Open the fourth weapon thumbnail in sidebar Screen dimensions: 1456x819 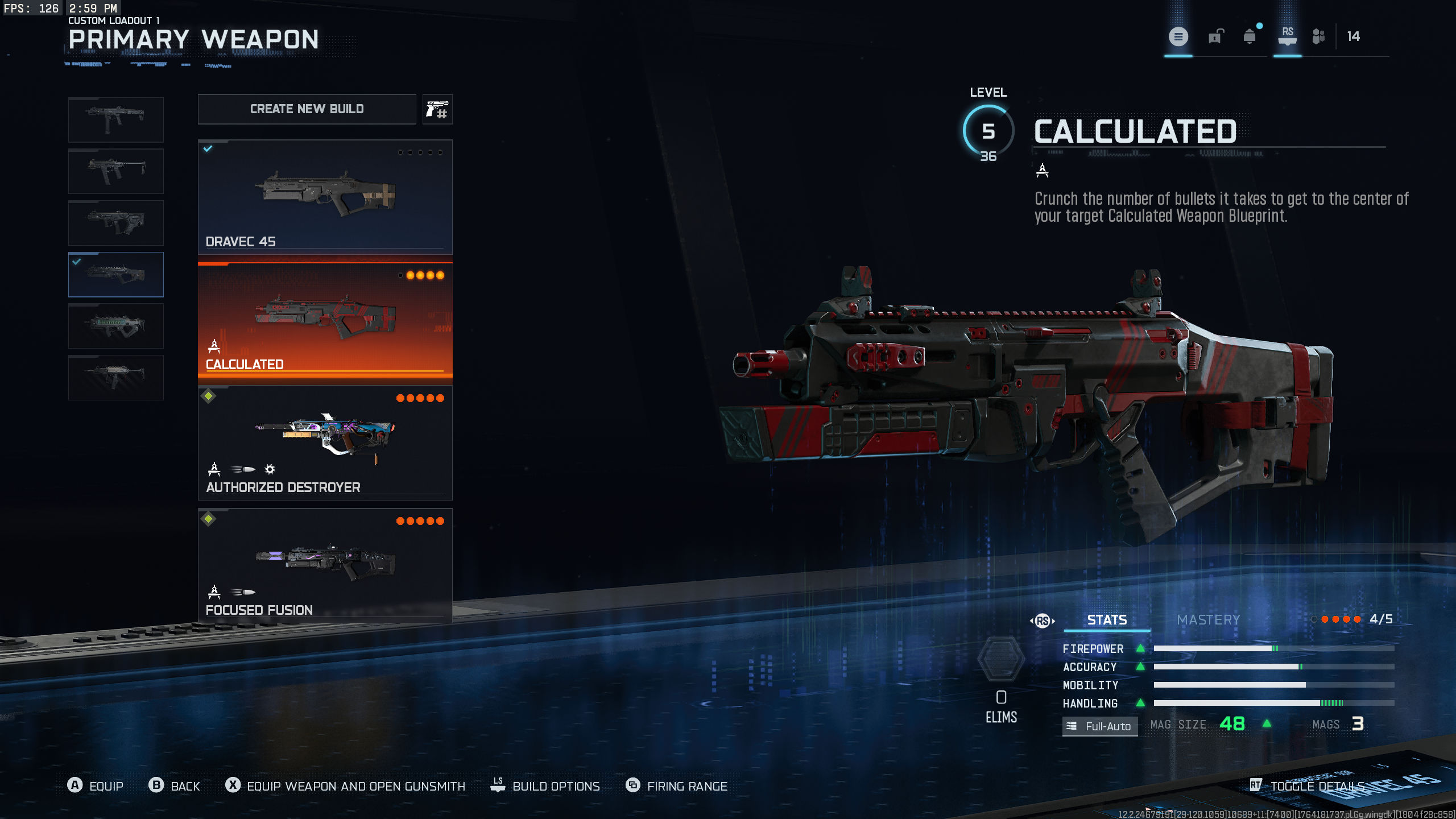point(115,274)
